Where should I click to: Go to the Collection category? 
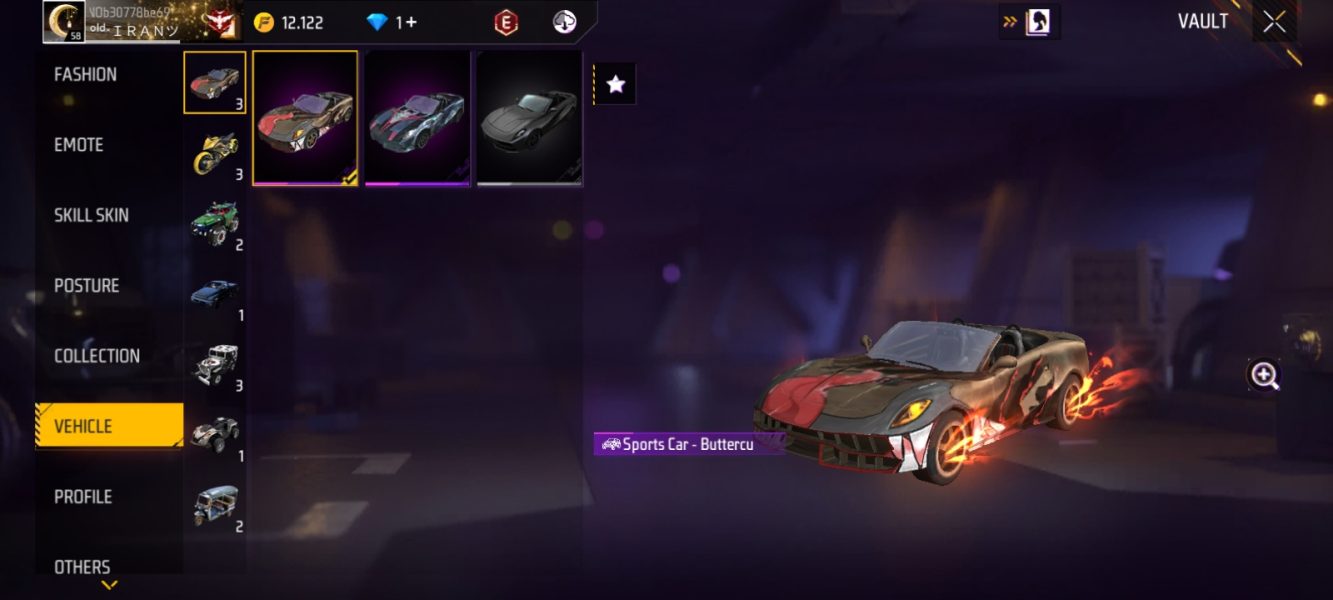click(97, 356)
